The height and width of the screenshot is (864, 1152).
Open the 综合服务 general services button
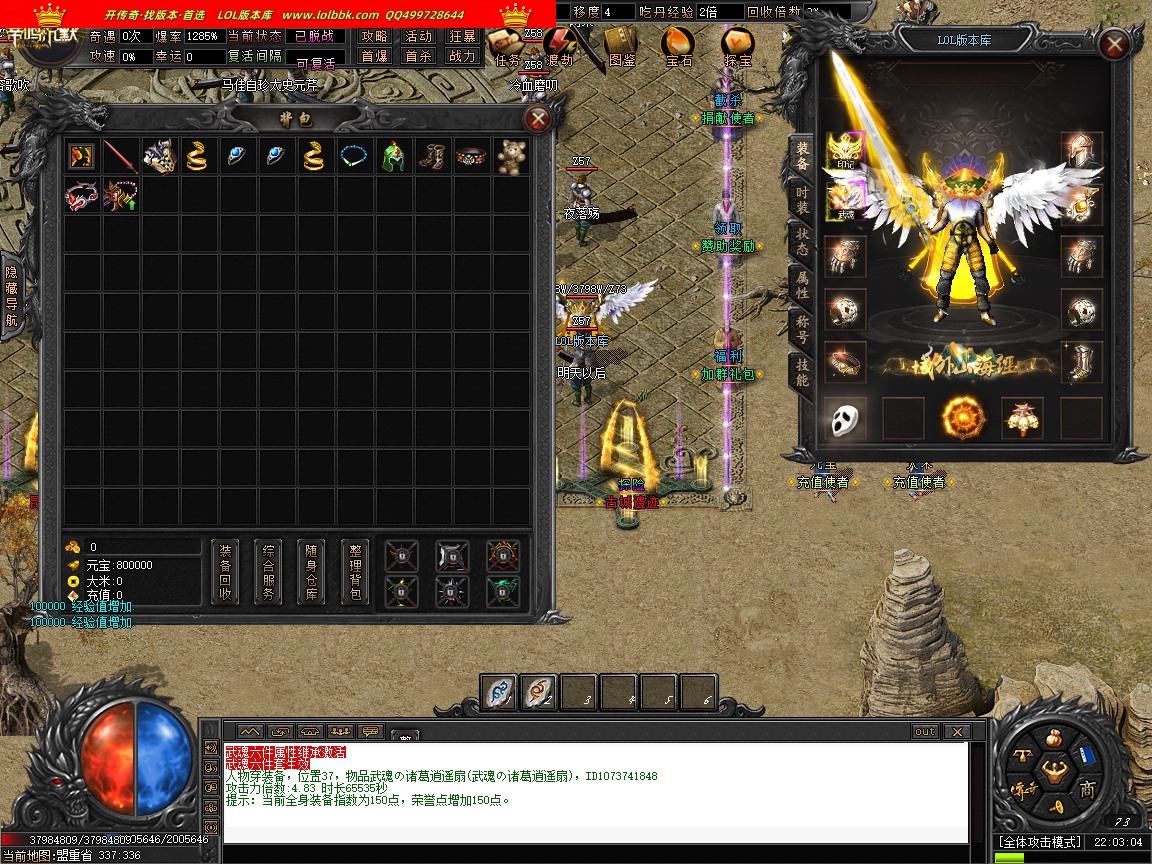268,572
